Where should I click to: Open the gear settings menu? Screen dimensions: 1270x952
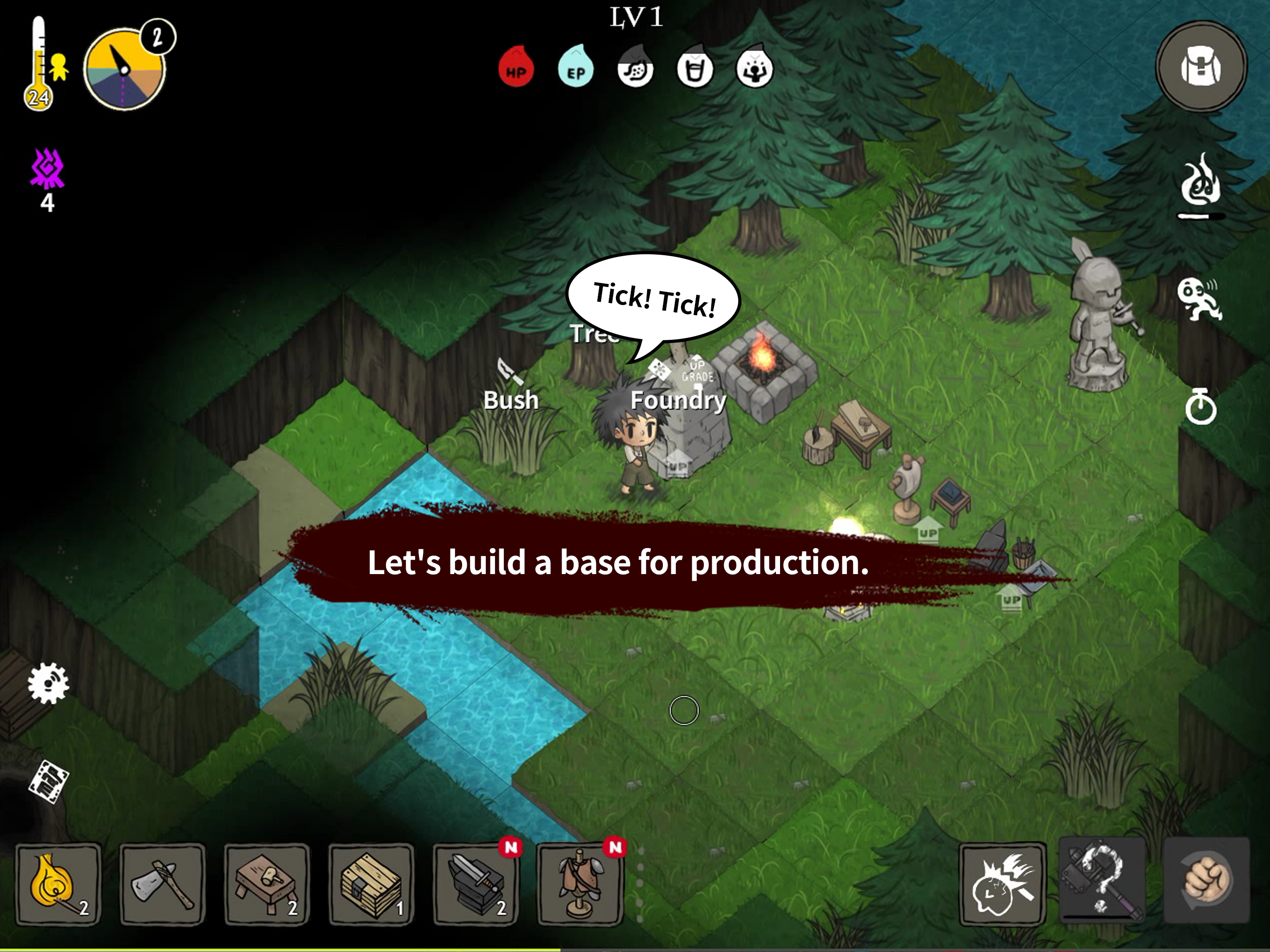pos(48,683)
